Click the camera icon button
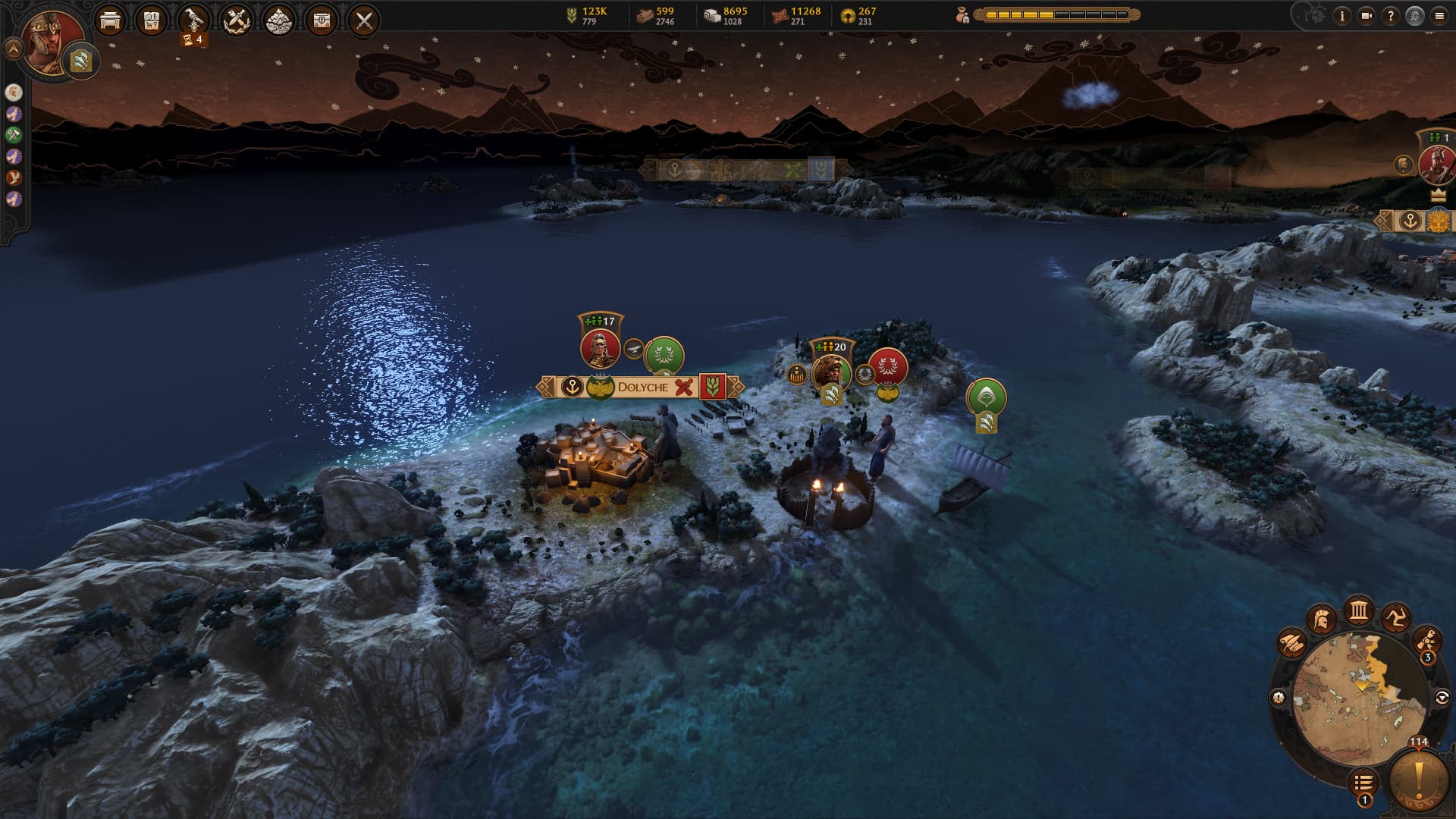 tap(1367, 16)
